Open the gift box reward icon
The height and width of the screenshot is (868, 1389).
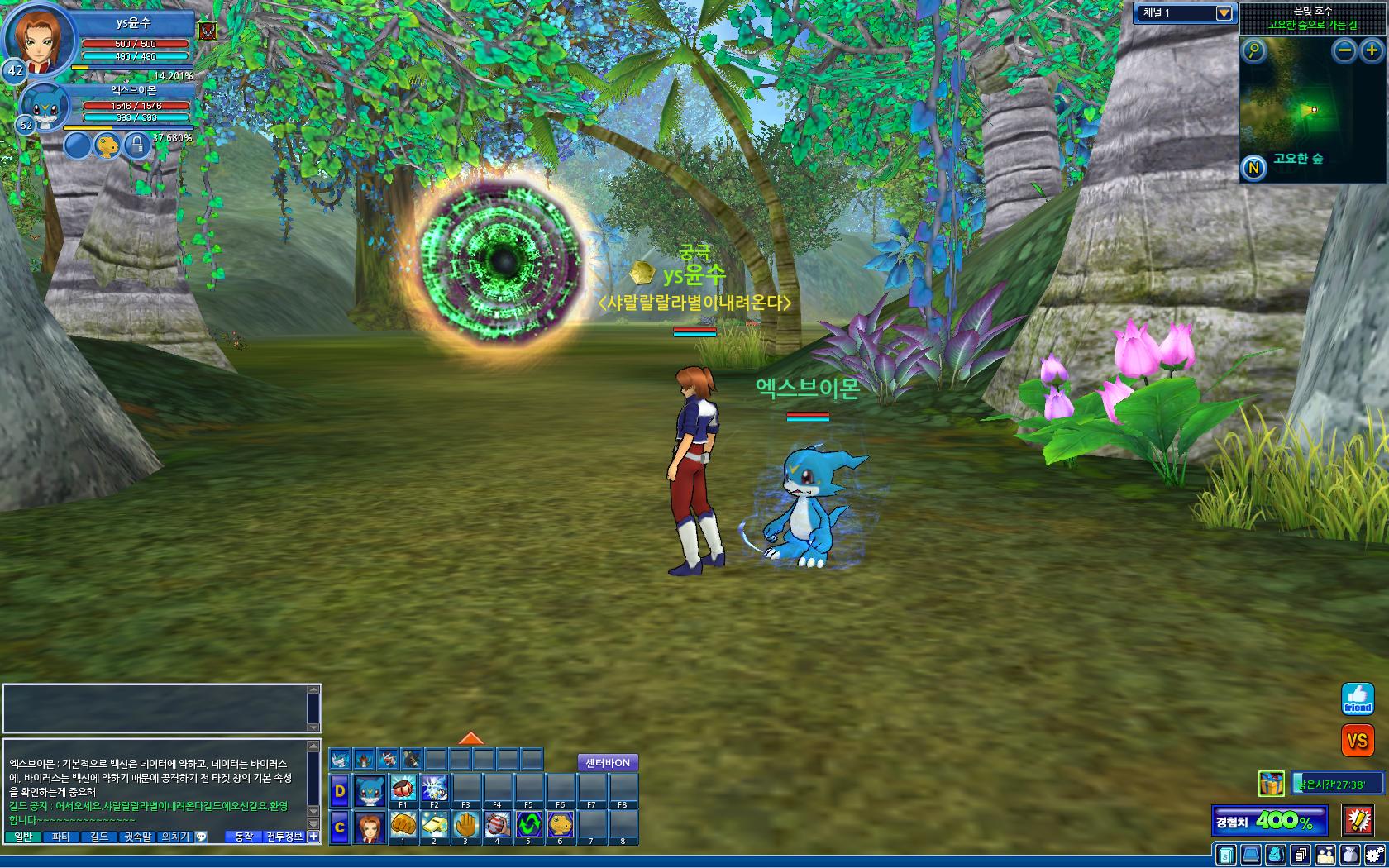(x=1271, y=783)
